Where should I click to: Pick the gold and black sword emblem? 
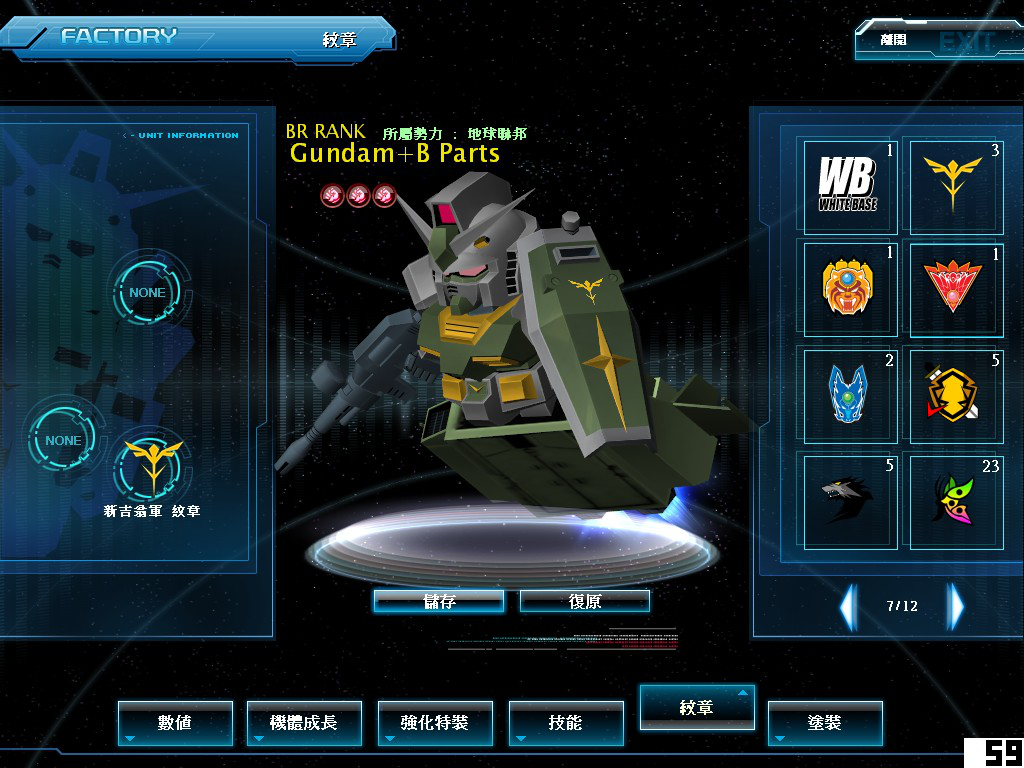(953, 395)
